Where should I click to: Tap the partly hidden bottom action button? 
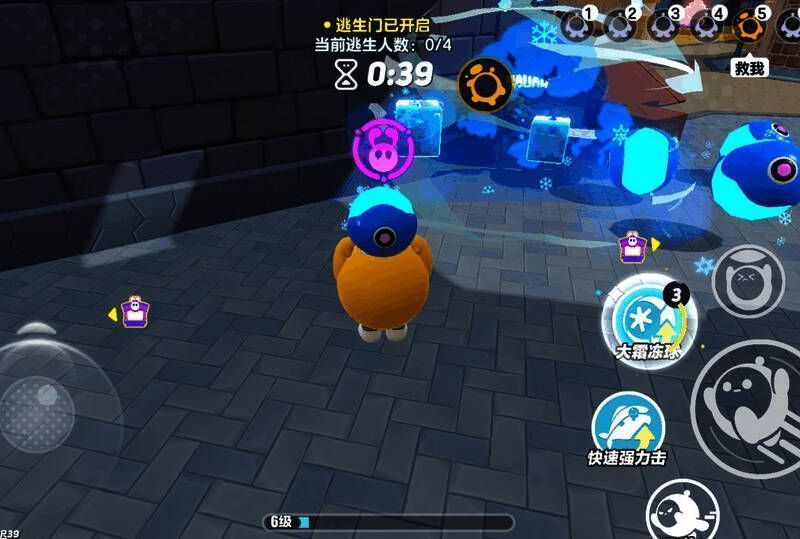(x=684, y=512)
